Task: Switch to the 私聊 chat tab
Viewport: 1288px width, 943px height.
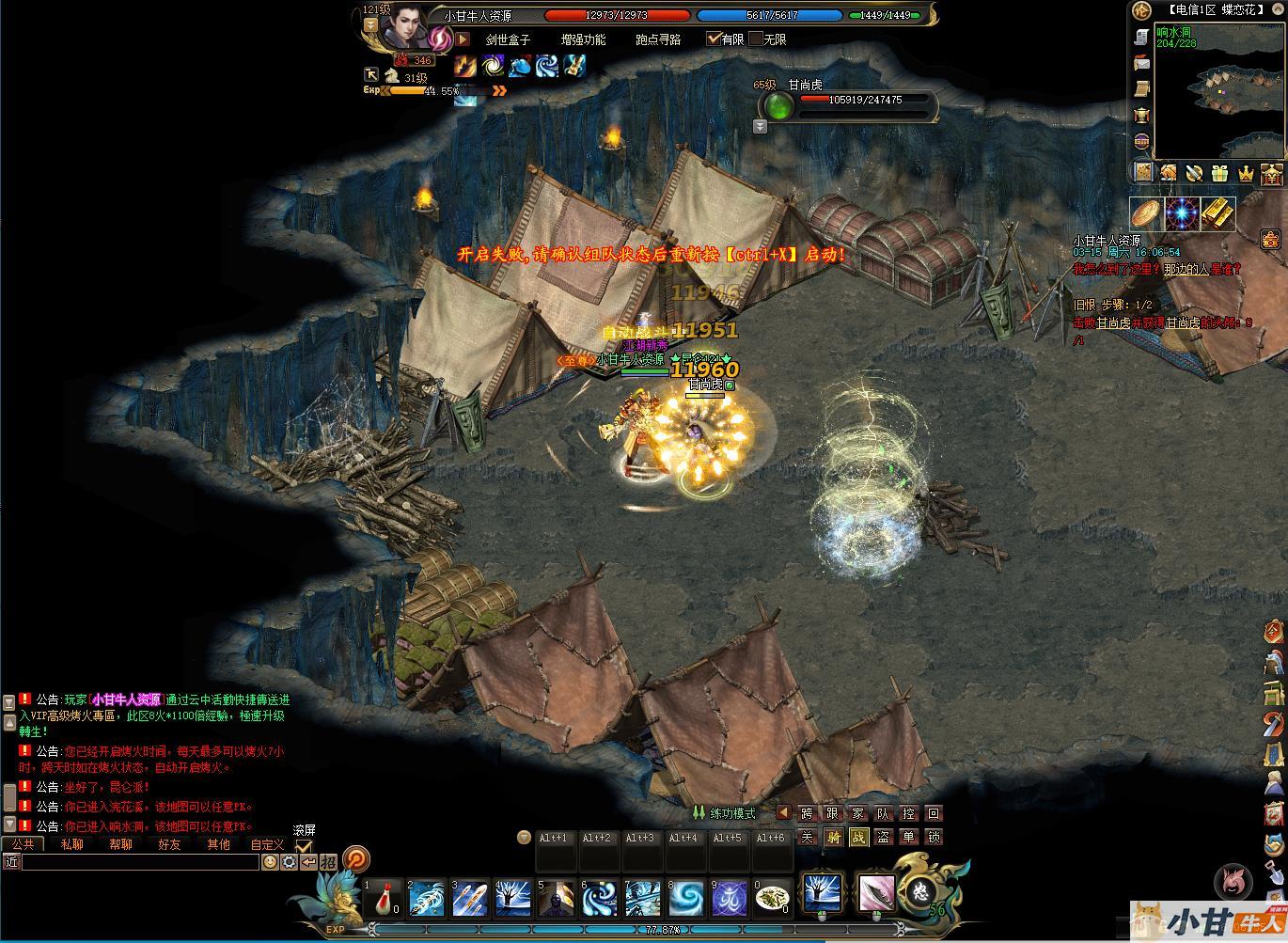Action: tap(71, 844)
